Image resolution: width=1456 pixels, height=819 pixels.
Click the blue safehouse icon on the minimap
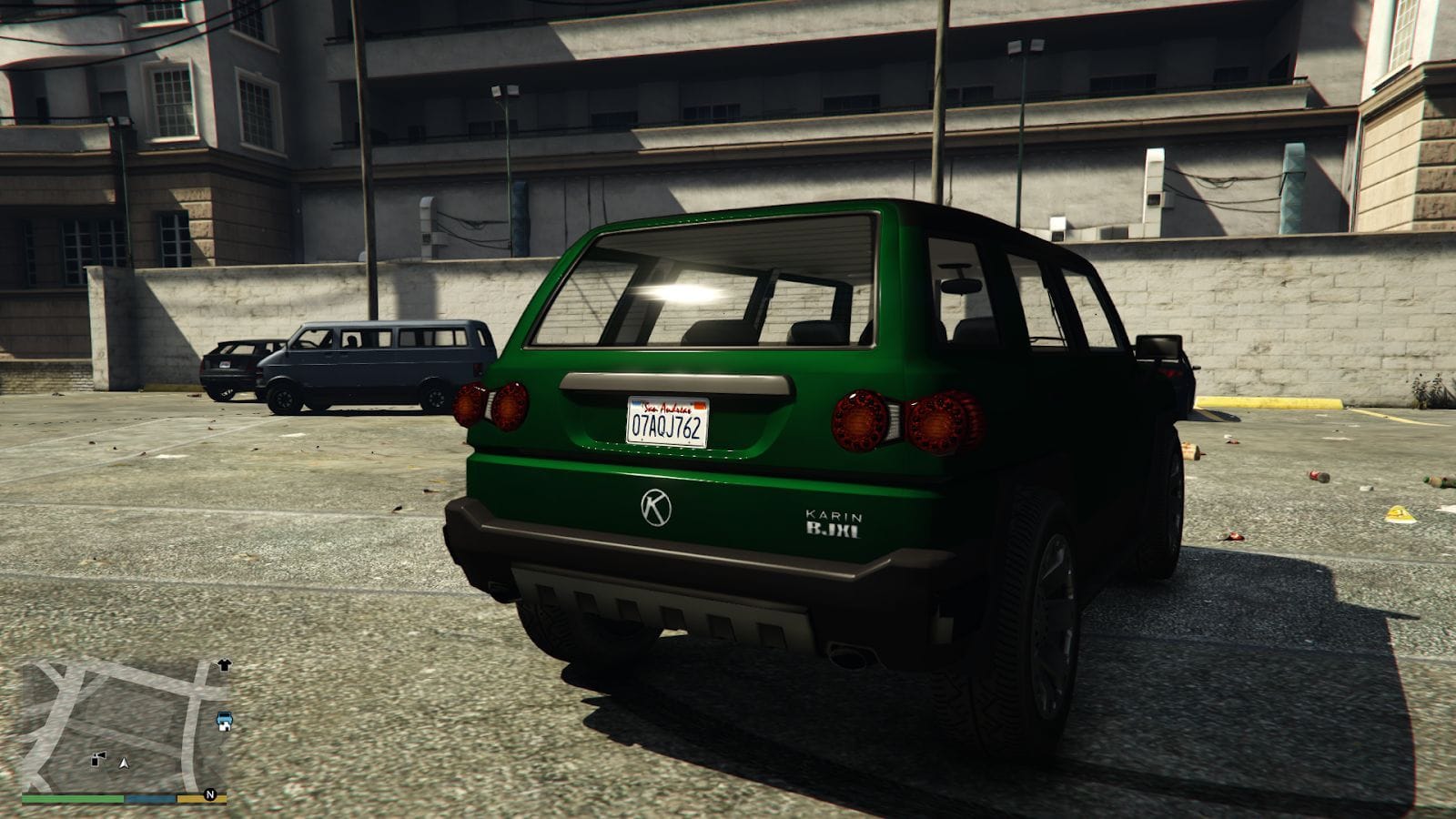[x=225, y=721]
